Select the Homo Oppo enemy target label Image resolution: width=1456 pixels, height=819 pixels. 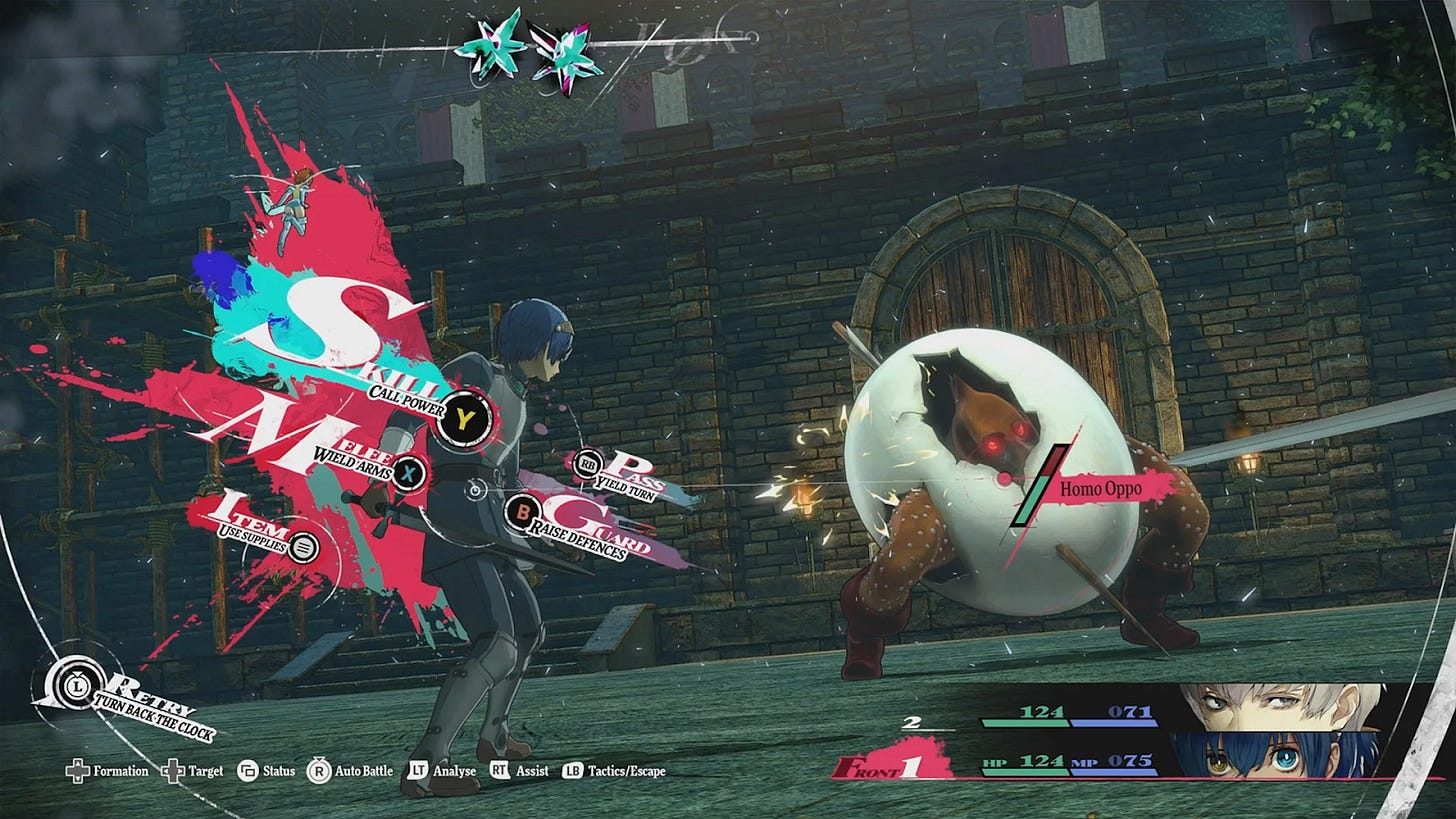tap(1100, 489)
